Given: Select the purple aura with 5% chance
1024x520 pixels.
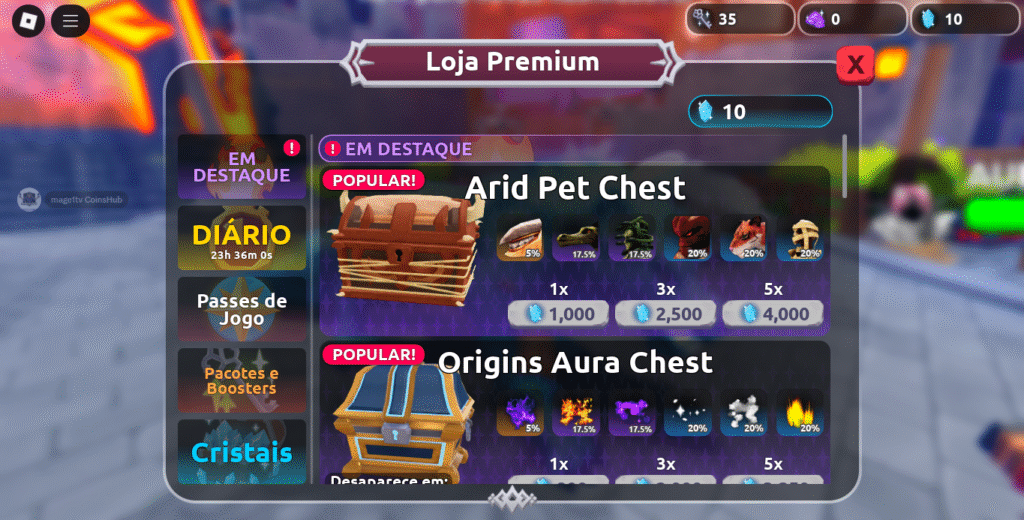Looking at the screenshot, I should click(x=520, y=412).
